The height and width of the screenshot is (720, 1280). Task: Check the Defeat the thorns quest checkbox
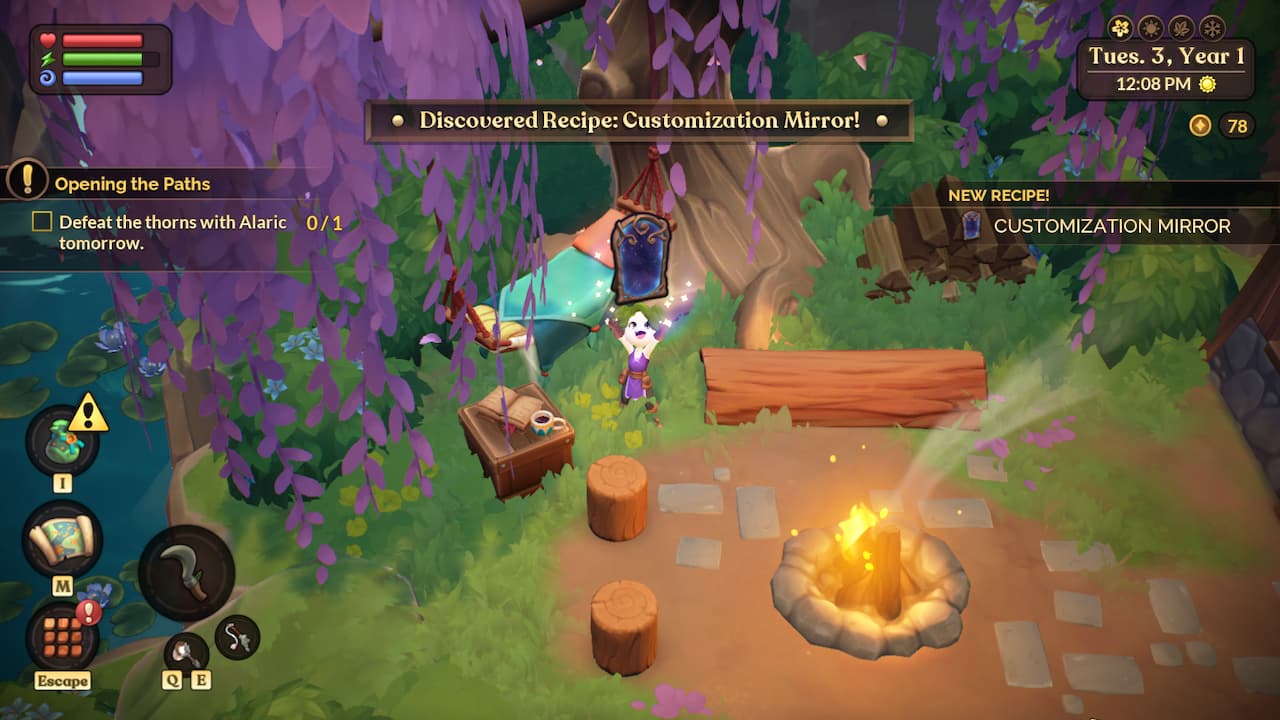(x=41, y=222)
